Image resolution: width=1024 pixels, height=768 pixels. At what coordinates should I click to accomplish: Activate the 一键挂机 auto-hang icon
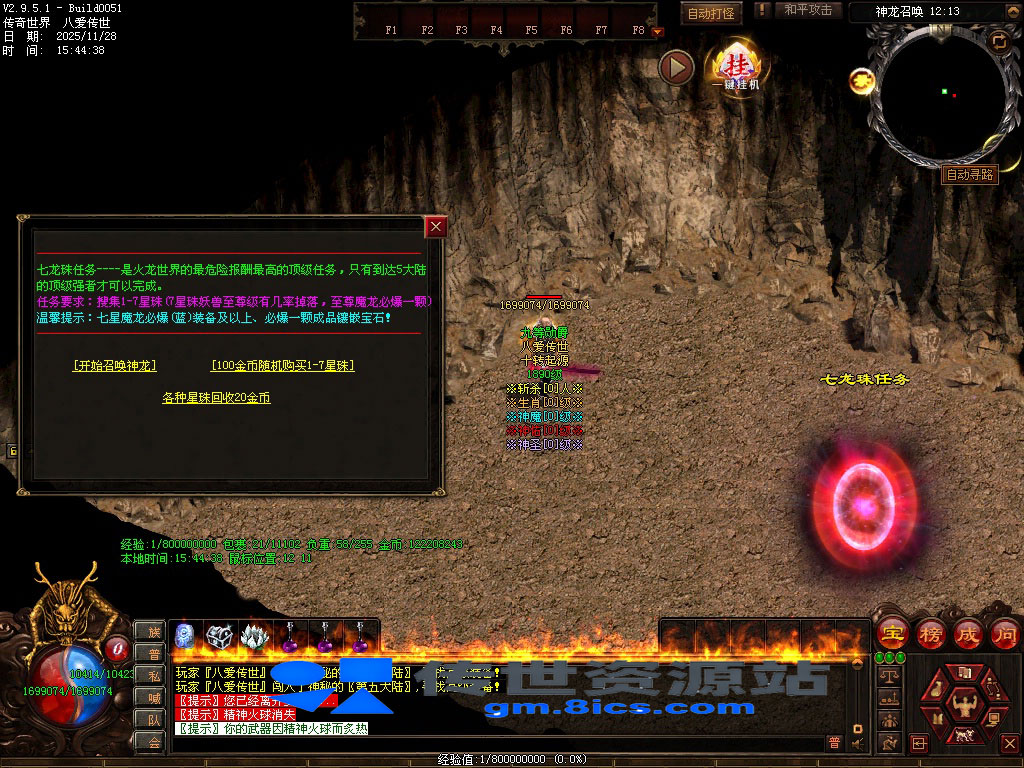pyautogui.click(x=735, y=66)
